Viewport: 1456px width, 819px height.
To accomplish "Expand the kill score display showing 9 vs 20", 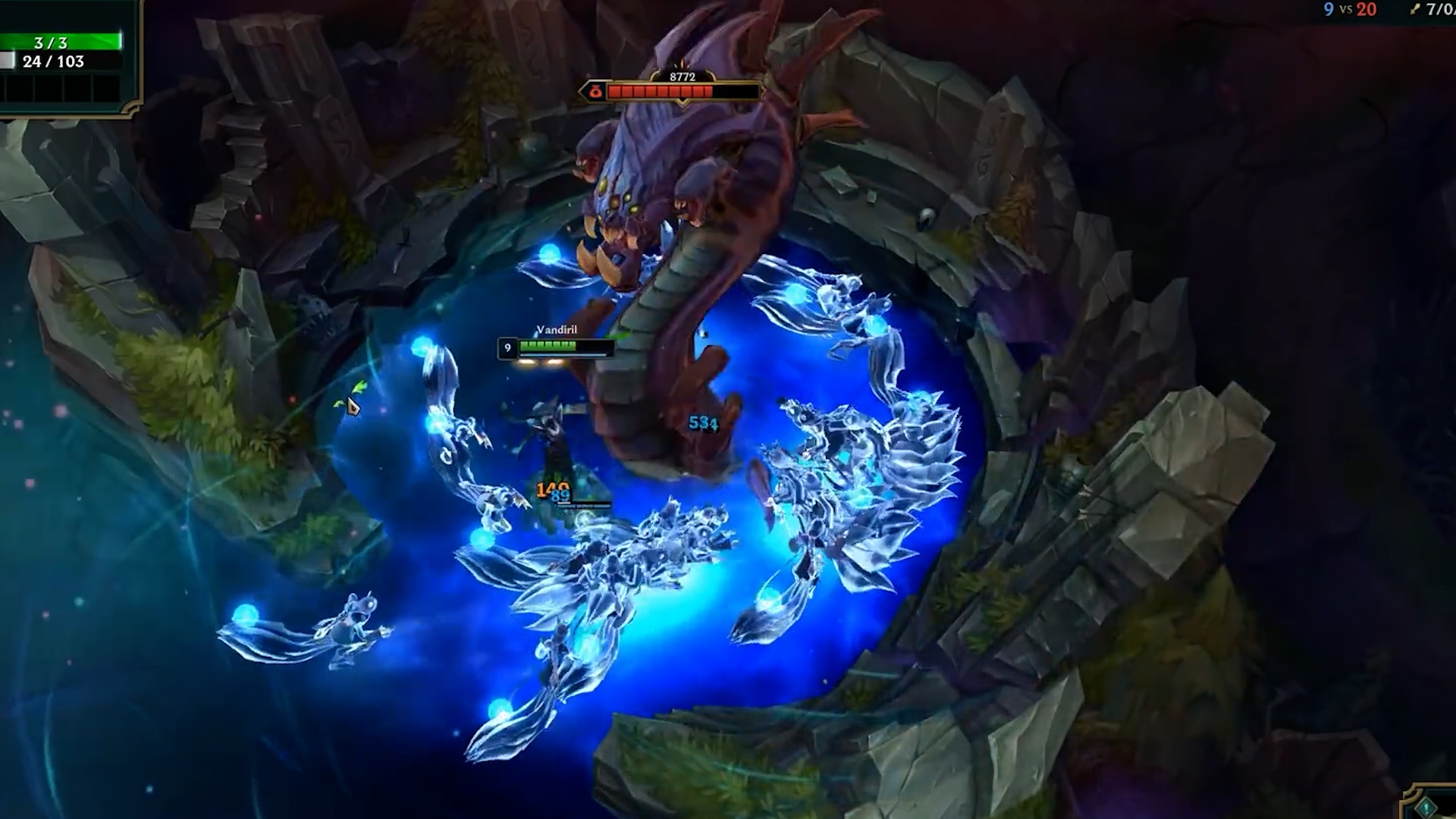I will click(x=1350, y=9).
